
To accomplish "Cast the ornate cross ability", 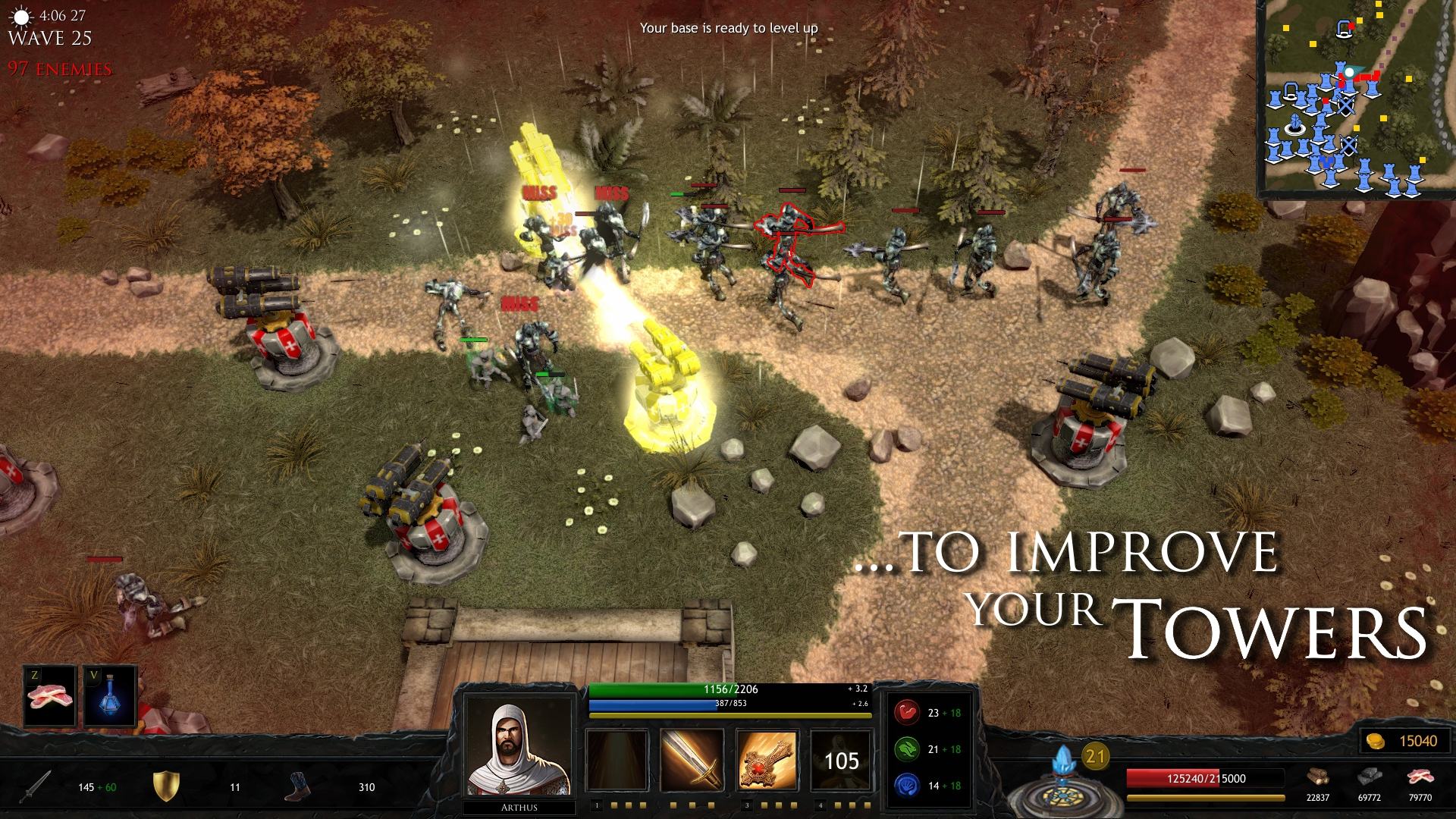I will [767, 760].
